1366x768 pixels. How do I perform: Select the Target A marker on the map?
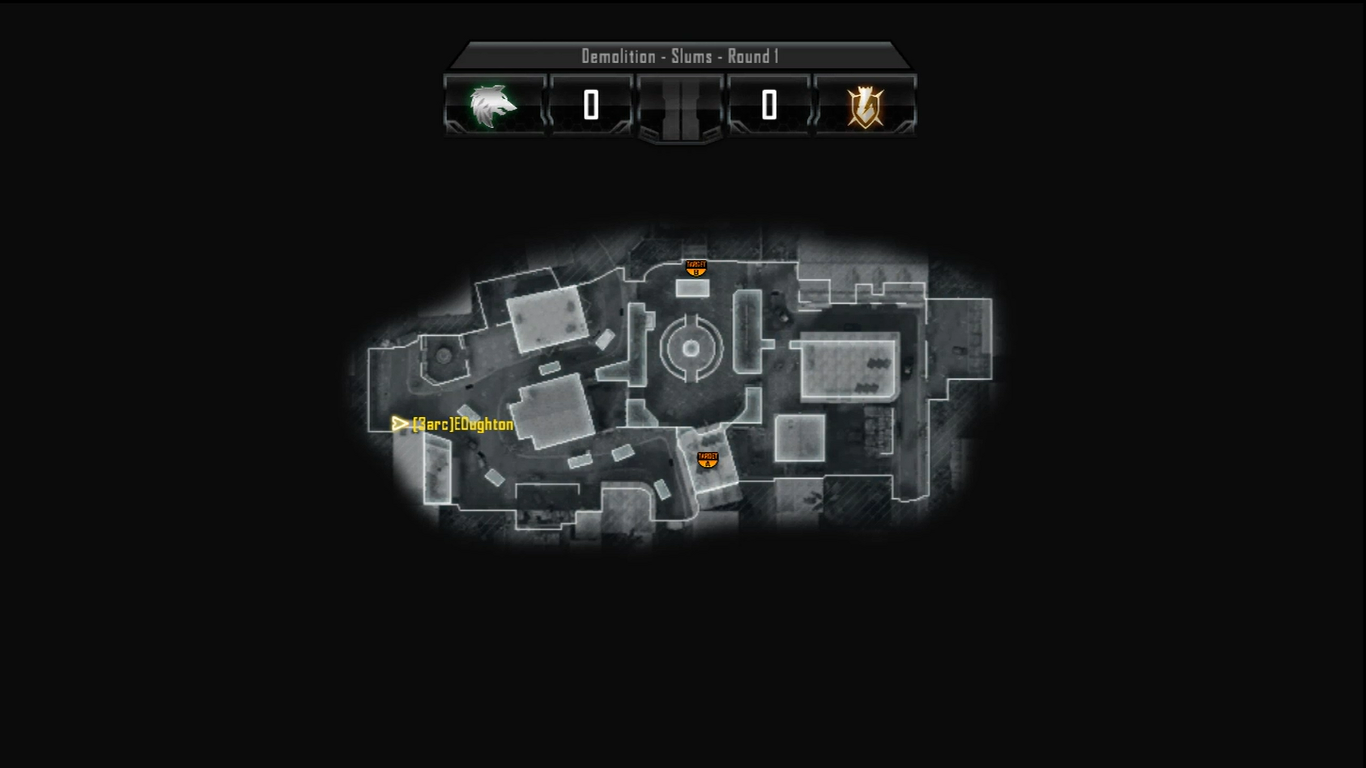point(708,460)
